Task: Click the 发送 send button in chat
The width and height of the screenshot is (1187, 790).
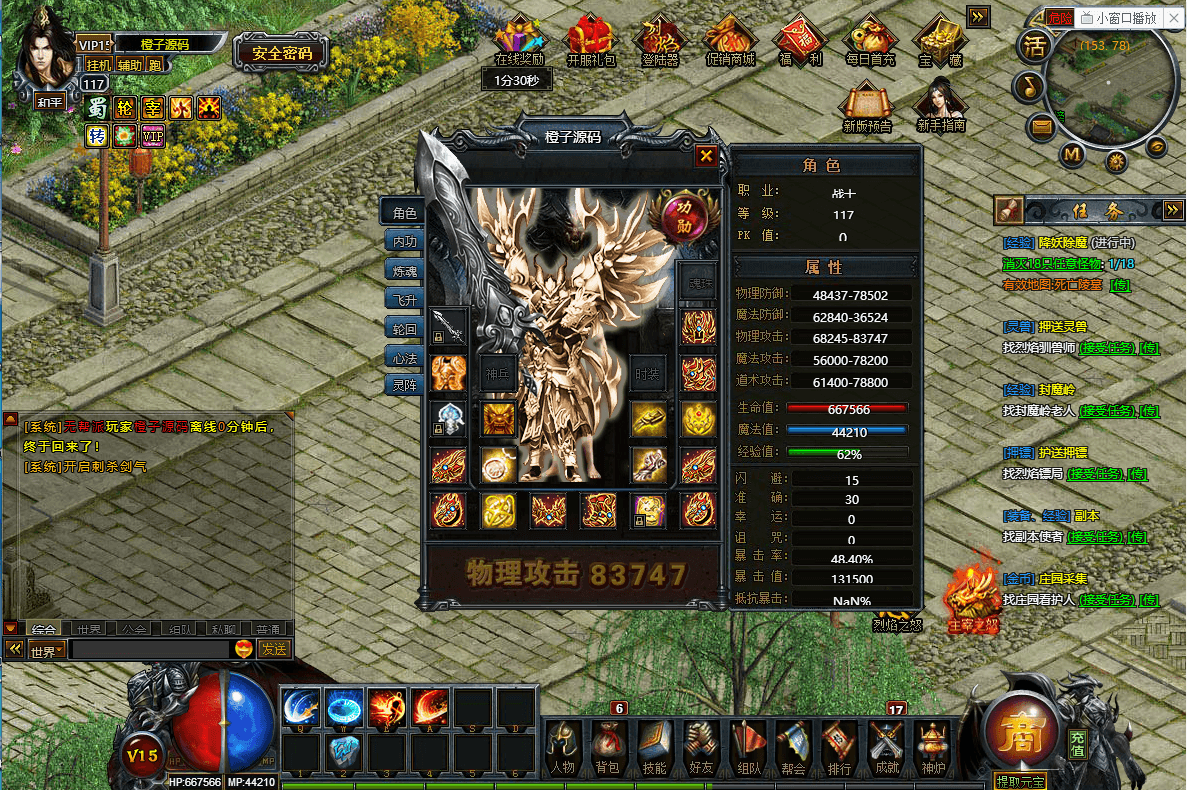Action: click(x=274, y=649)
